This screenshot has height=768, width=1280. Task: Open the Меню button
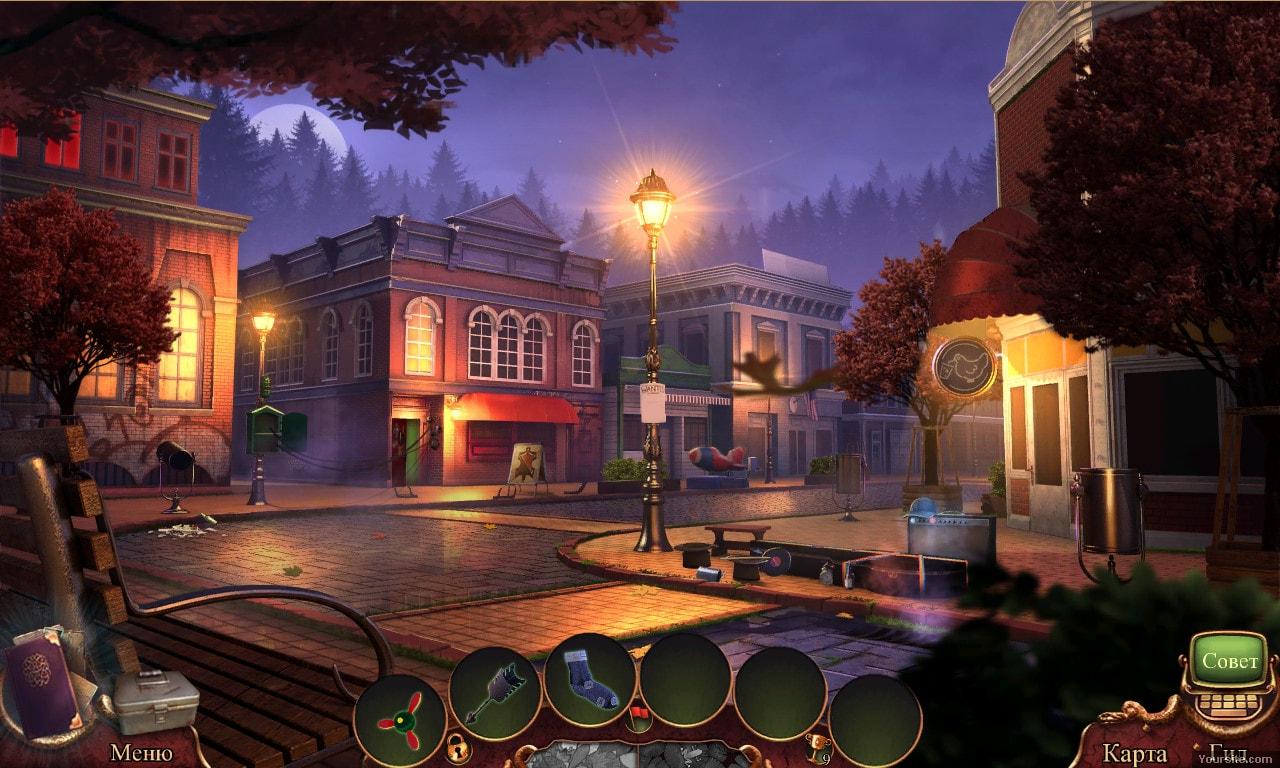[x=141, y=752]
